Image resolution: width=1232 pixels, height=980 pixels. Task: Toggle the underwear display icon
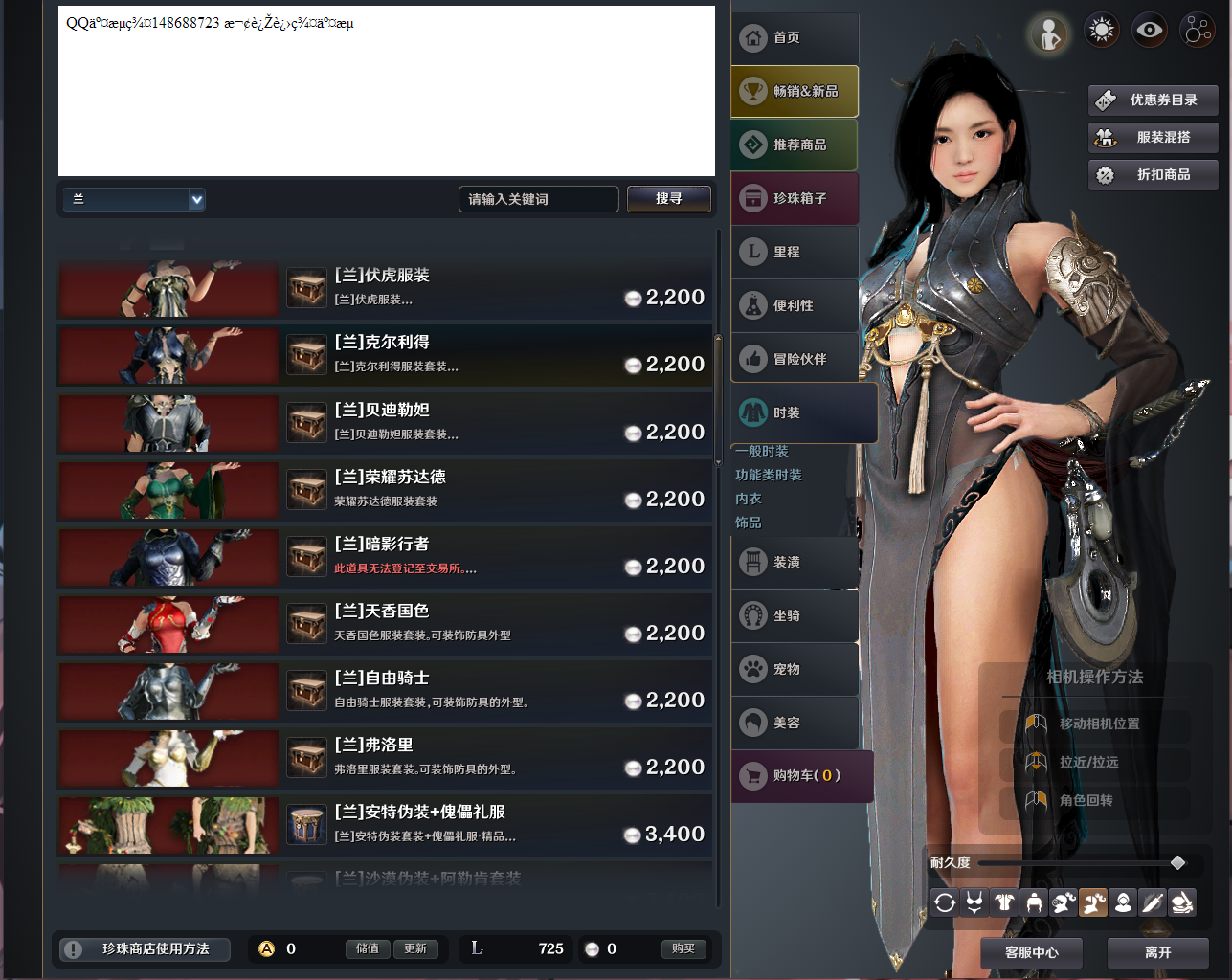[974, 902]
